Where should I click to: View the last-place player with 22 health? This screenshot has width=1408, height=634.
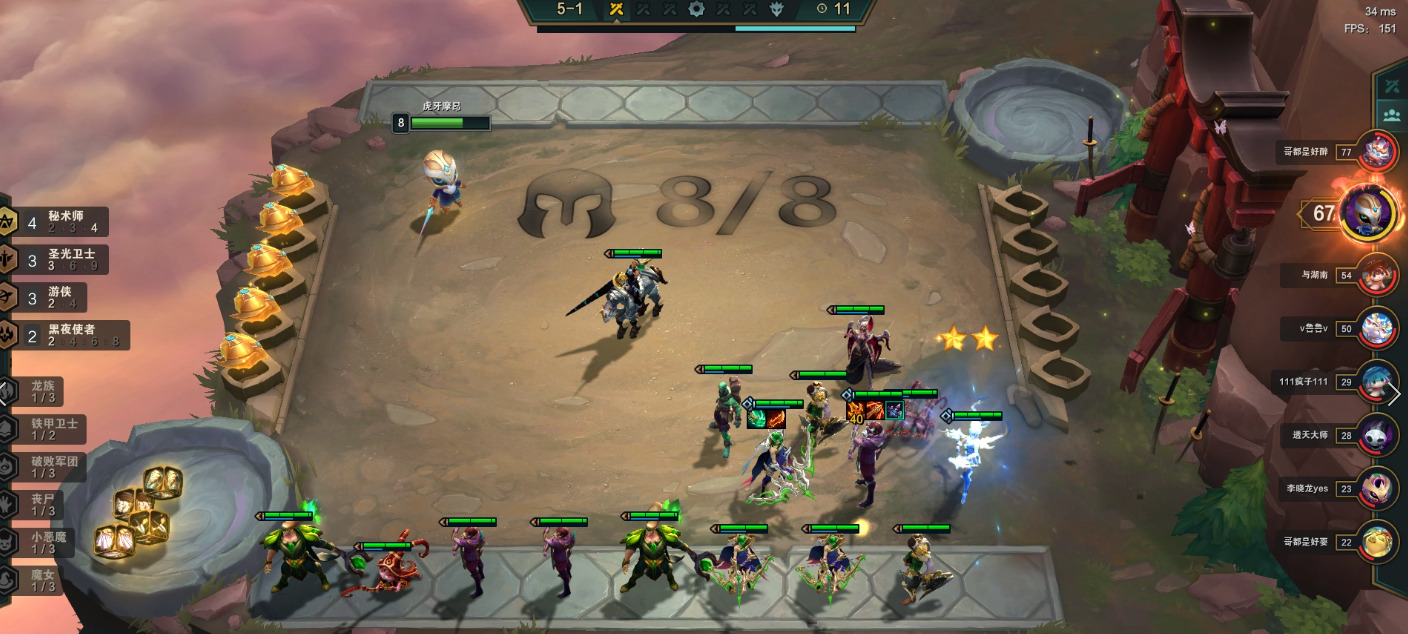[1380, 541]
